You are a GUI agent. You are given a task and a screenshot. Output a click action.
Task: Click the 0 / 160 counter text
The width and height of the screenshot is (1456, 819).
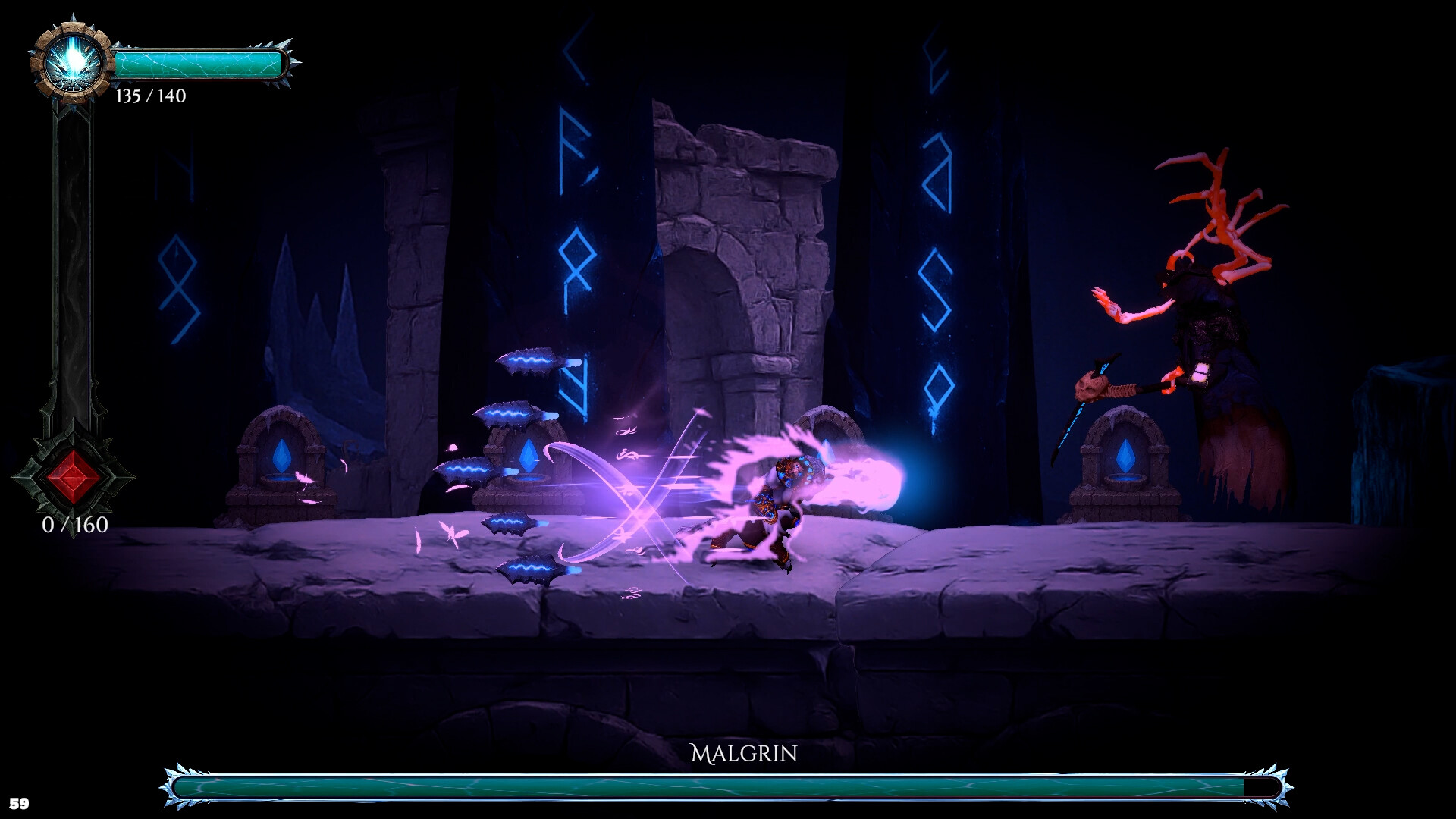pyautogui.click(x=74, y=525)
